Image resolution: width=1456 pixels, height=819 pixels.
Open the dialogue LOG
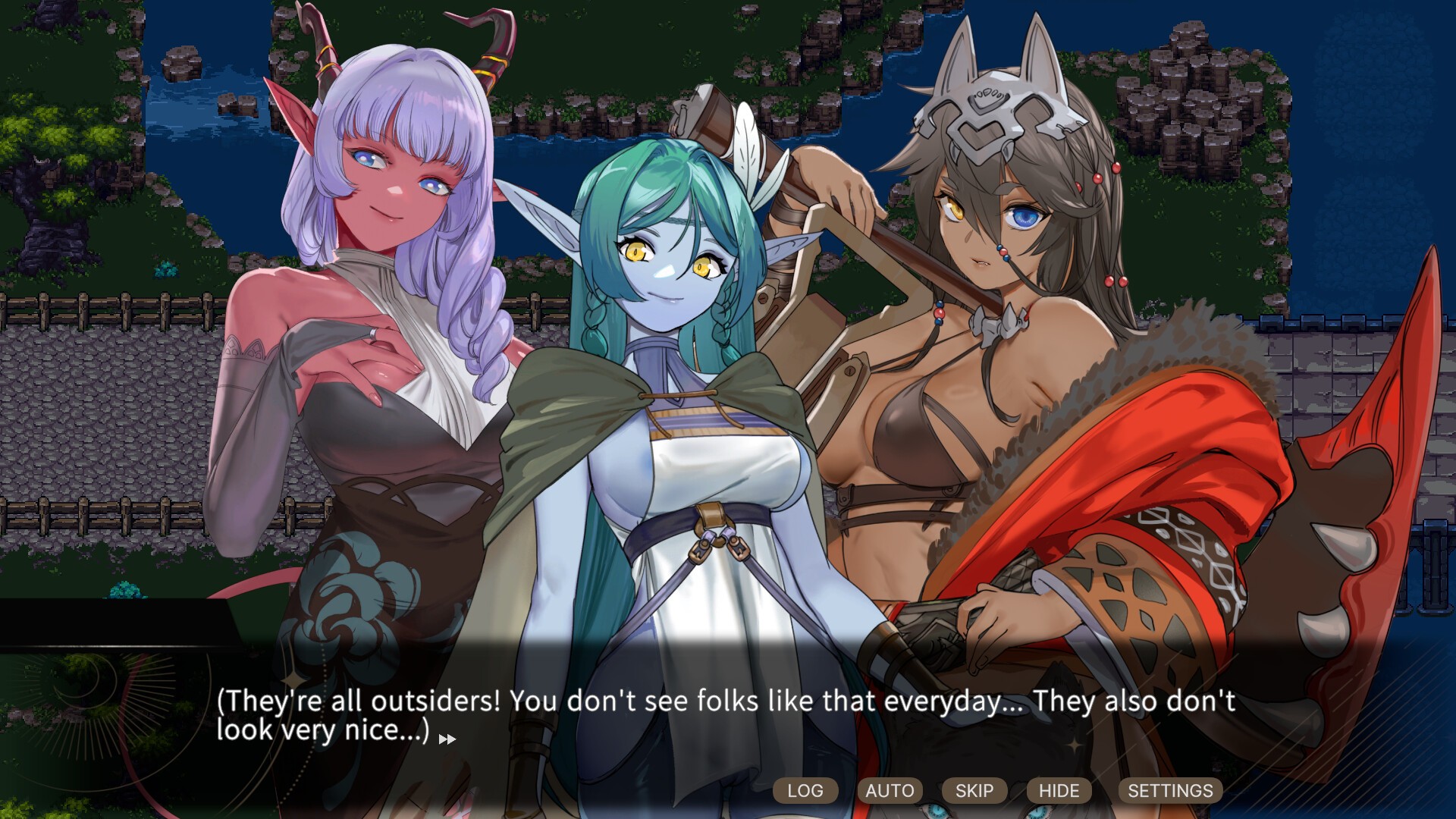(x=805, y=790)
